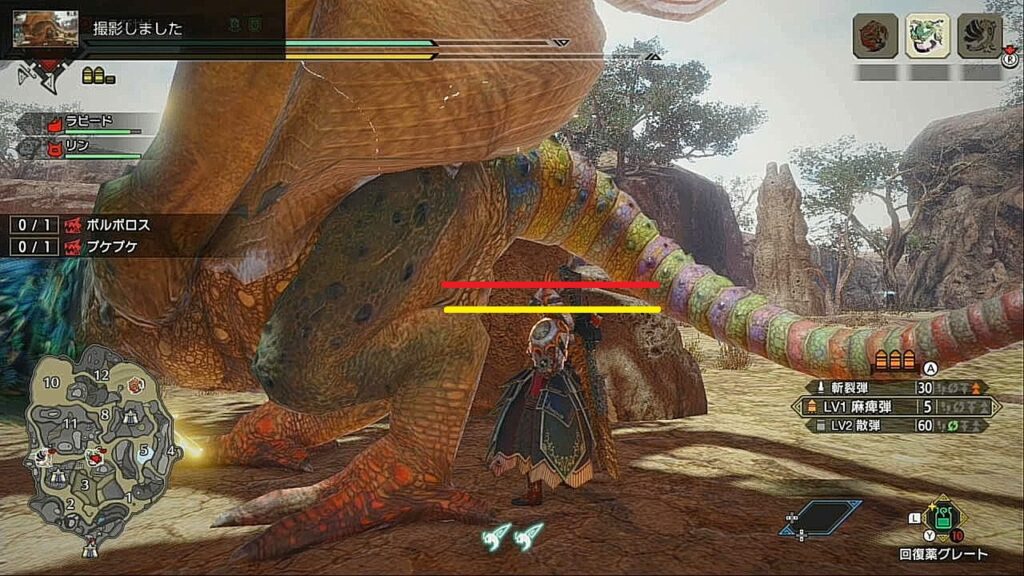Select the highlighted green Pukei-Pukei monster icon
Image resolution: width=1024 pixels, height=576 pixels.
click(927, 36)
